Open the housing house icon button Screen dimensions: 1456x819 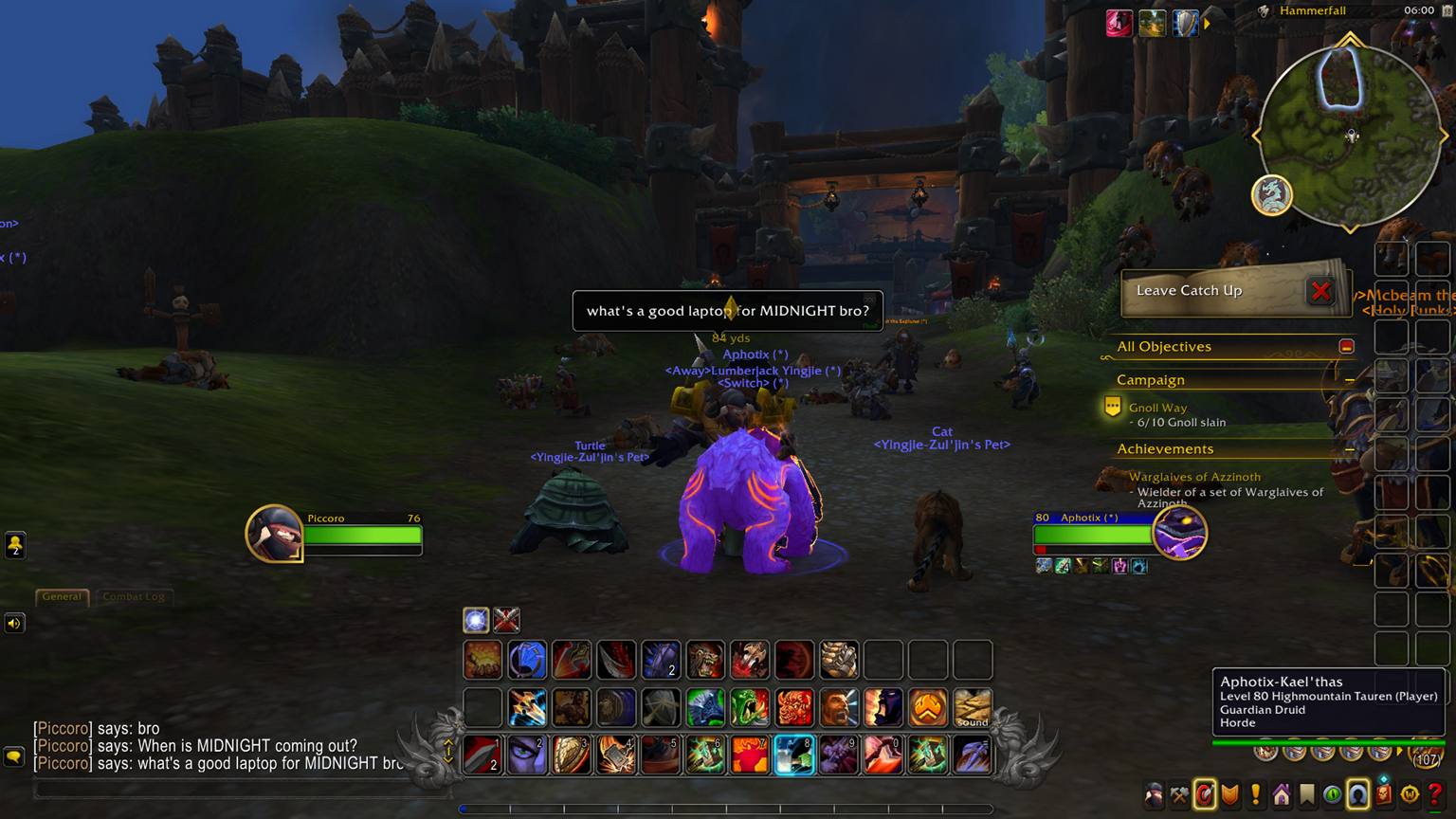coord(1282,794)
